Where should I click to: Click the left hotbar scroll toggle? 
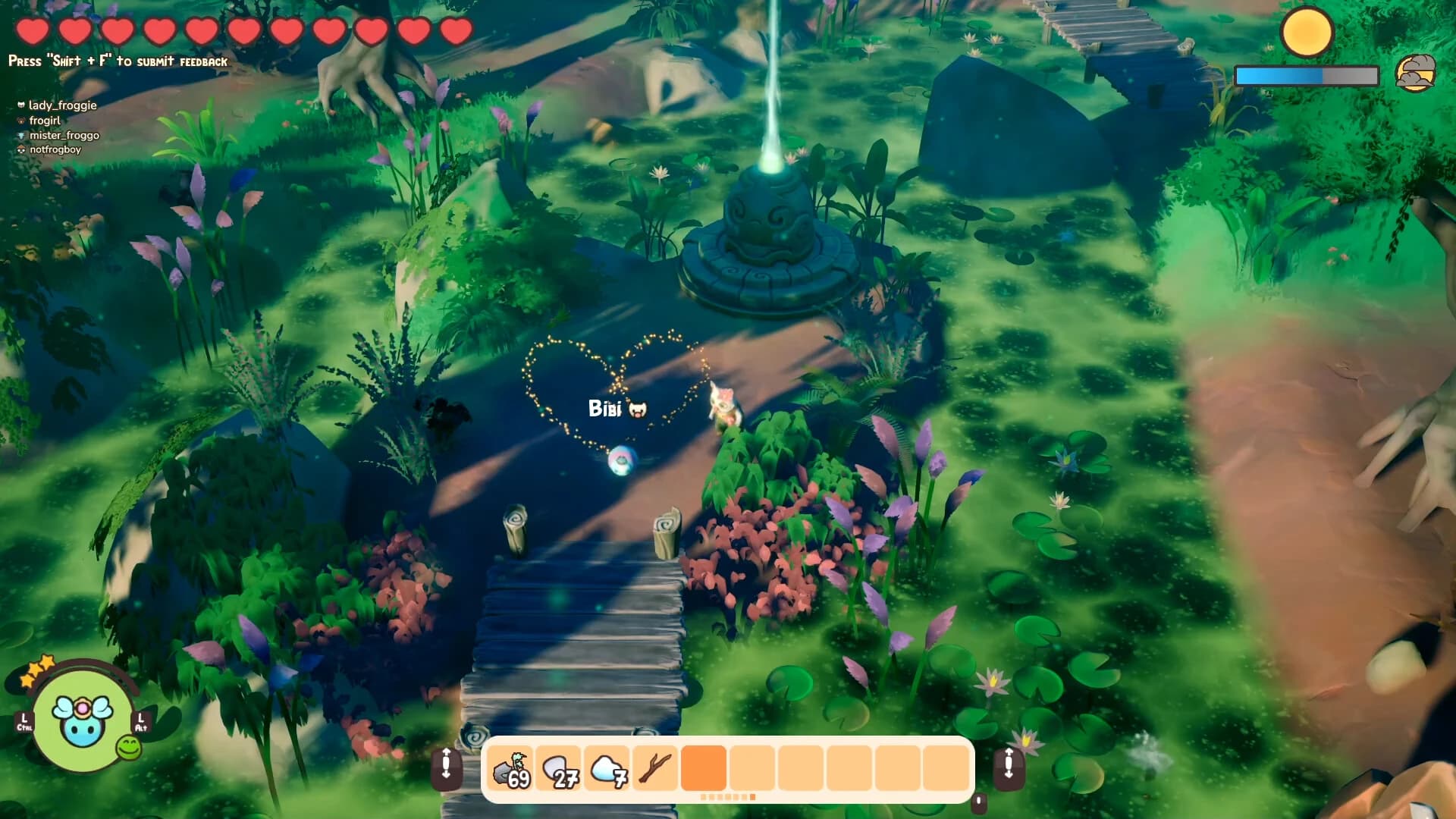(x=447, y=769)
